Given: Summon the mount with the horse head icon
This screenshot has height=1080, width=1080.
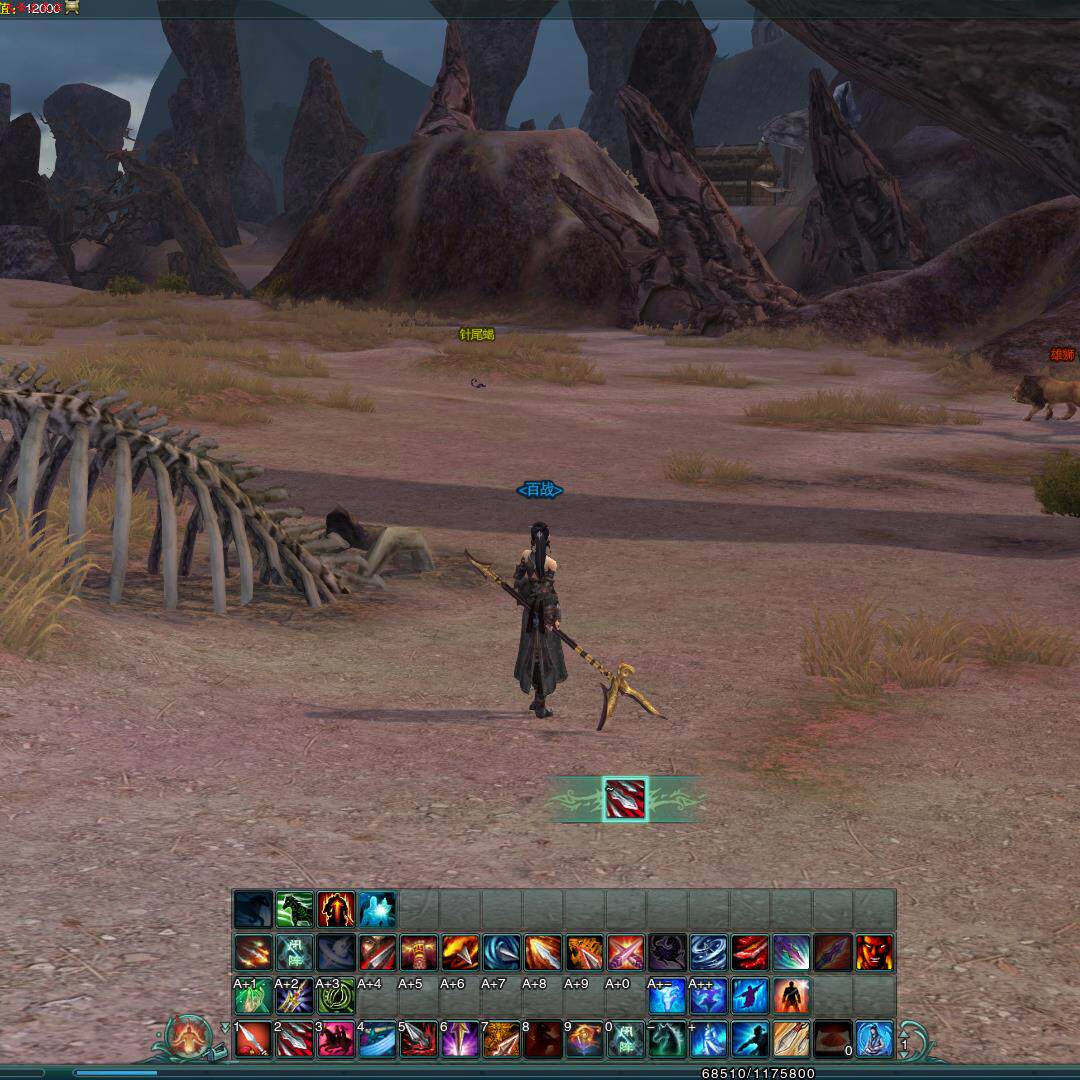Looking at the screenshot, I should [x=668, y=1039].
